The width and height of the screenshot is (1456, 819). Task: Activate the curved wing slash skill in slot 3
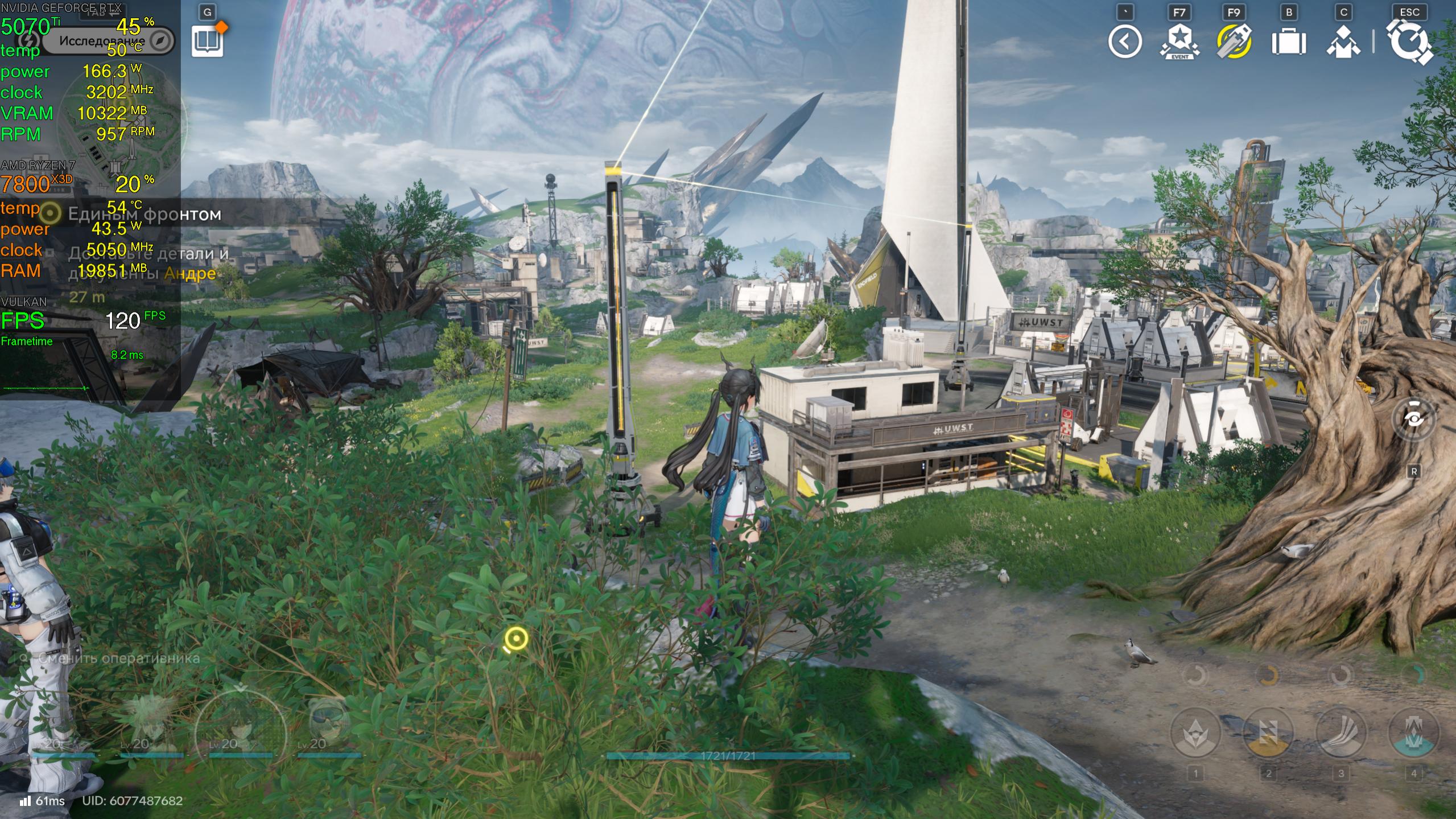pos(1340,733)
